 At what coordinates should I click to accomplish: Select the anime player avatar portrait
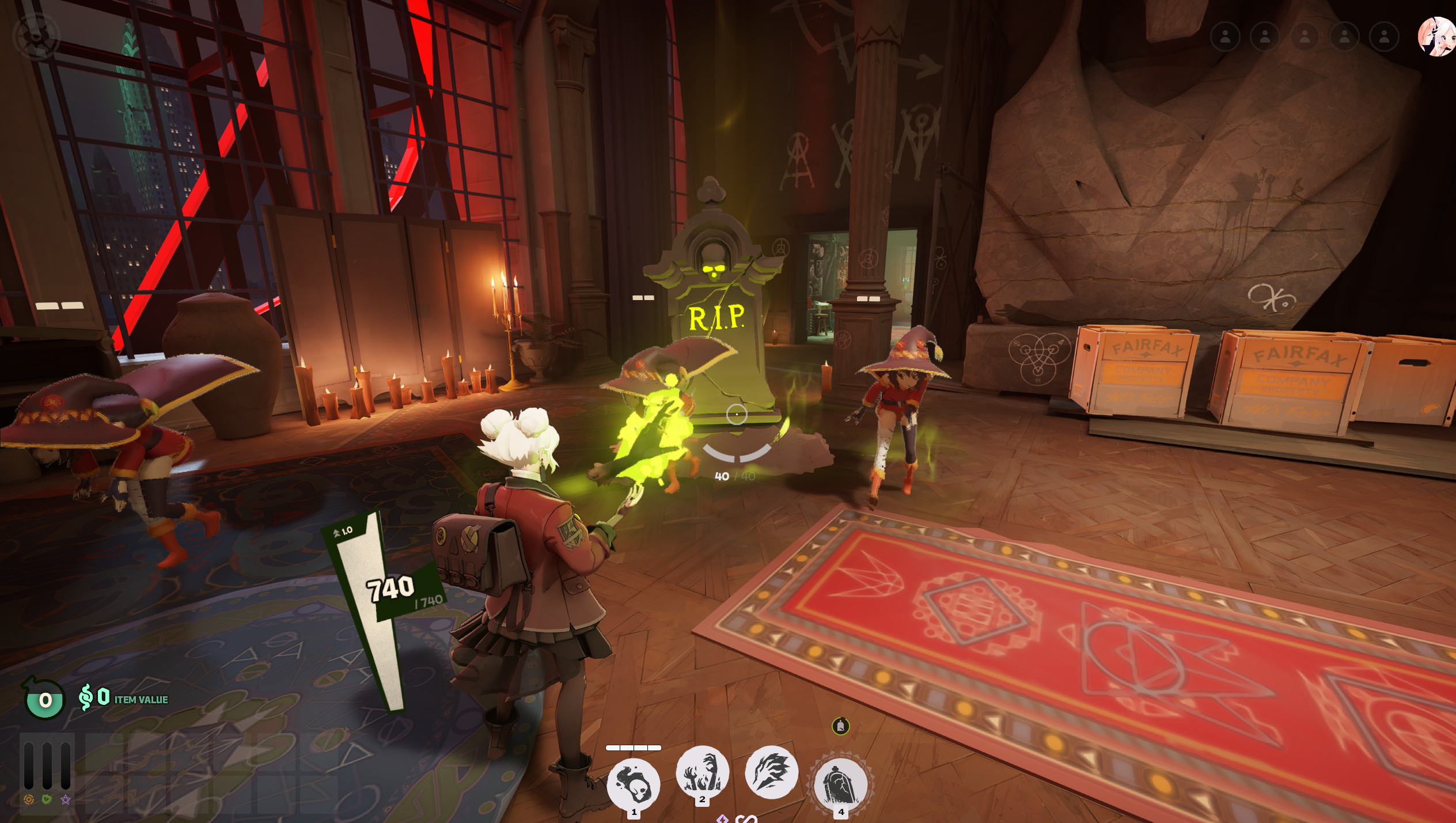1436,37
